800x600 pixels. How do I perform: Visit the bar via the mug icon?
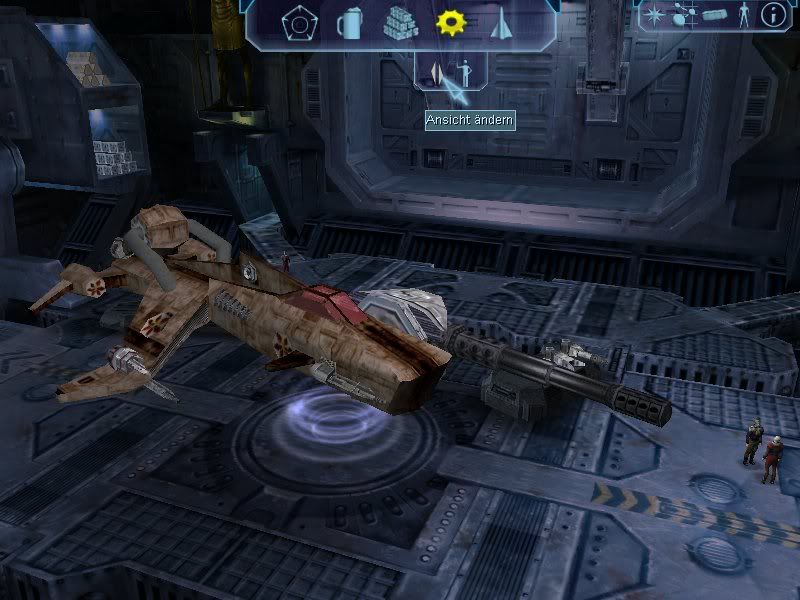[x=349, y=21]
